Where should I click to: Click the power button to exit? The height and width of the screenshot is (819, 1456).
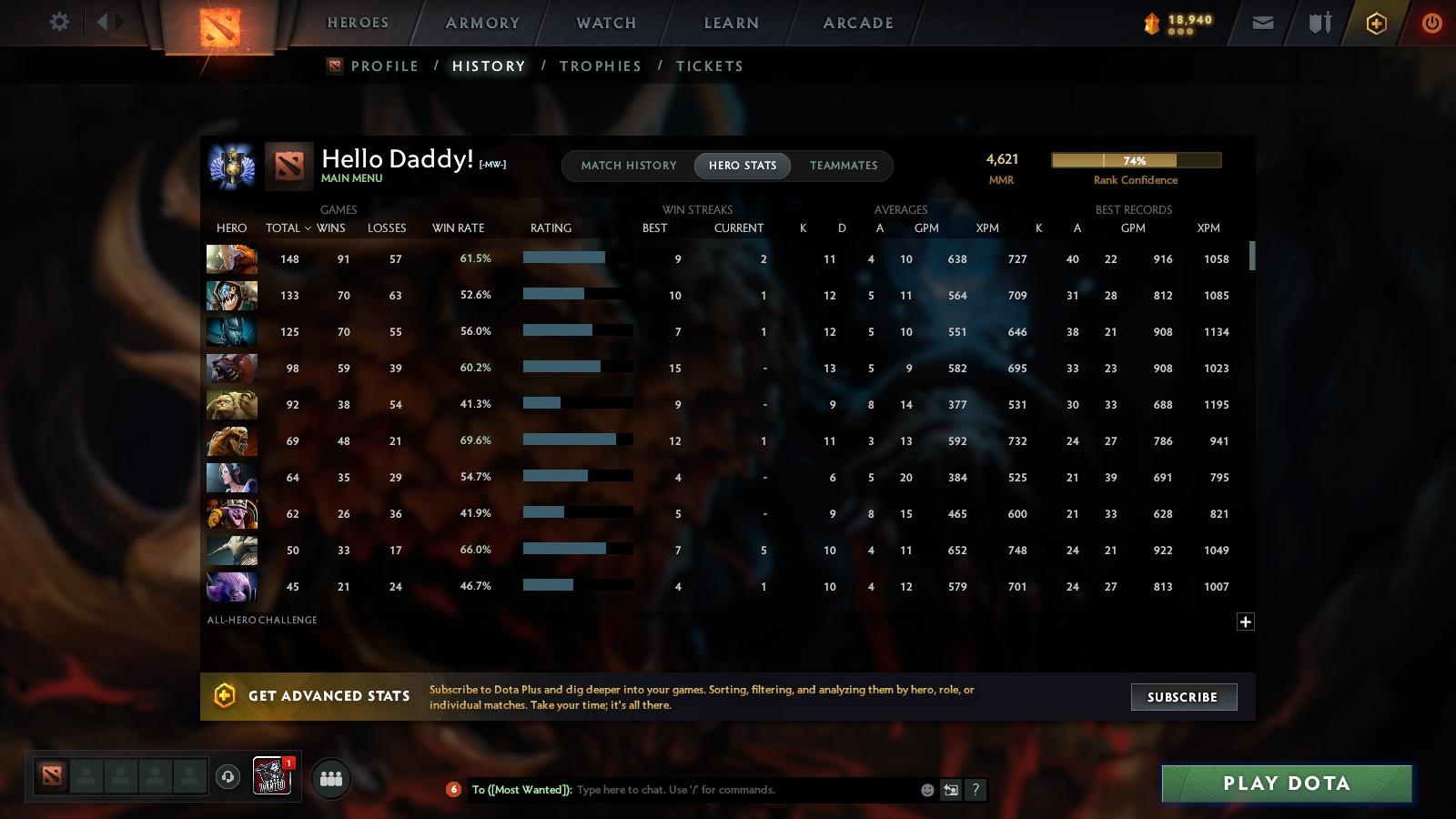pyautogui.click(x=1431, y=22)
